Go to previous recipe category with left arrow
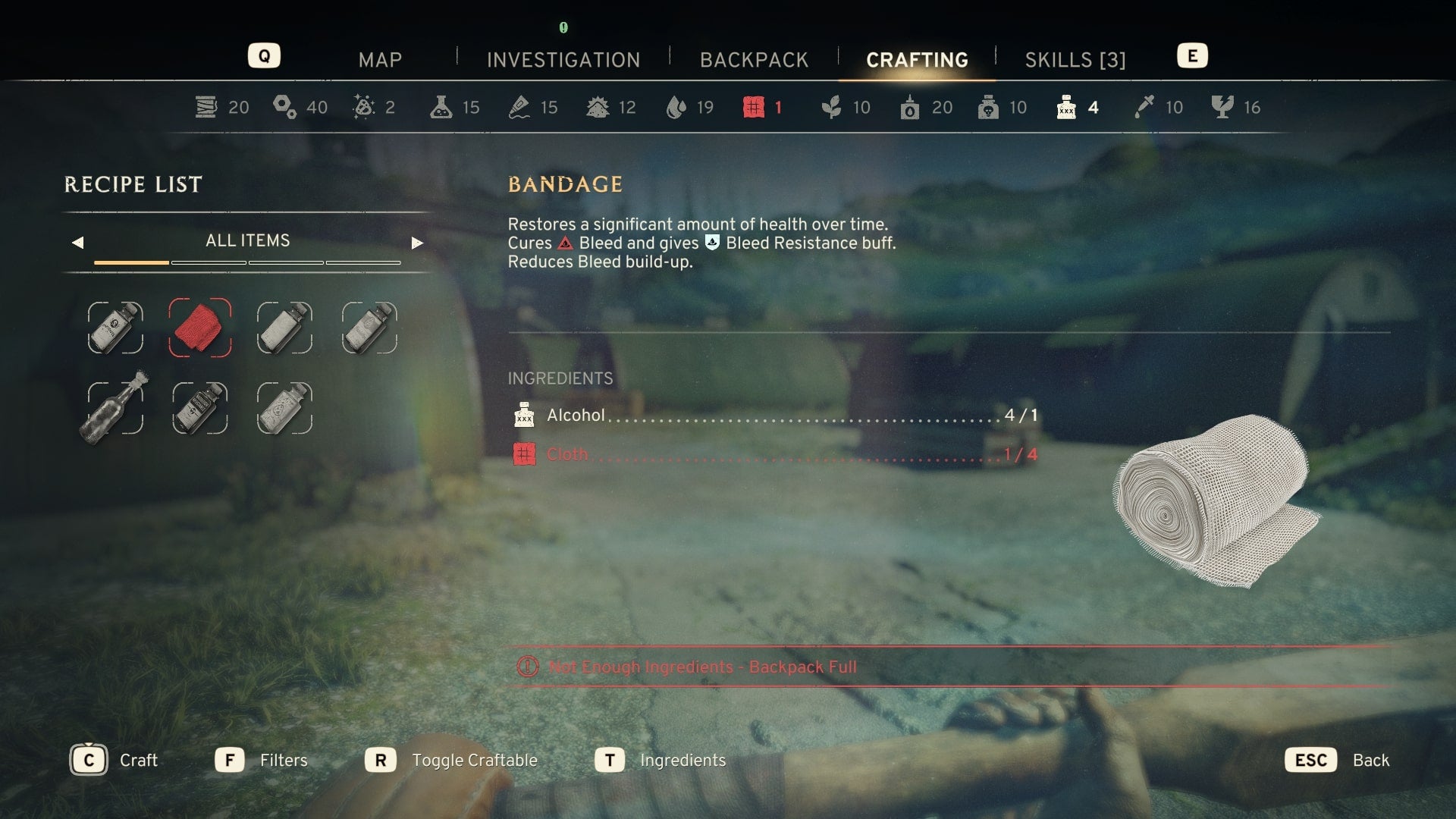Screen dimensions: 1456x819 pyautogui.click(x=77, y=243)
